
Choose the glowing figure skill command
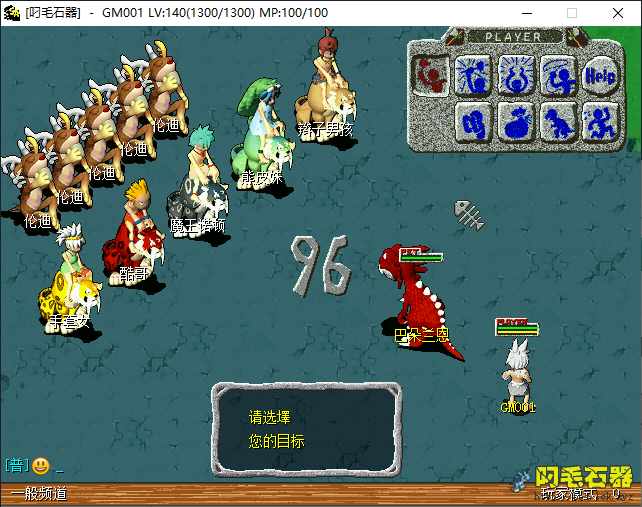pyautogui.click(x=515, y=73)
